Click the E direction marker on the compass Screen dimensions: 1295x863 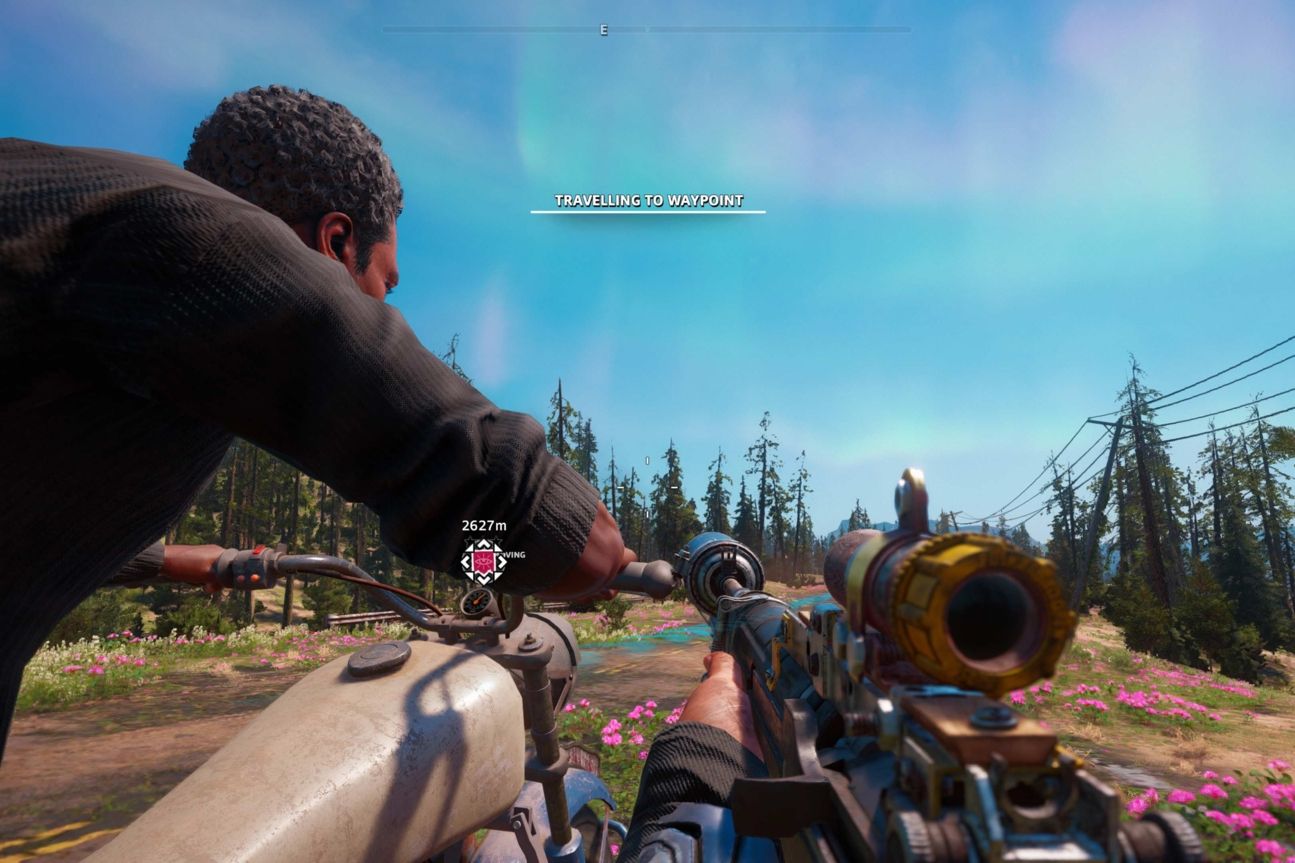pos(604,31)
